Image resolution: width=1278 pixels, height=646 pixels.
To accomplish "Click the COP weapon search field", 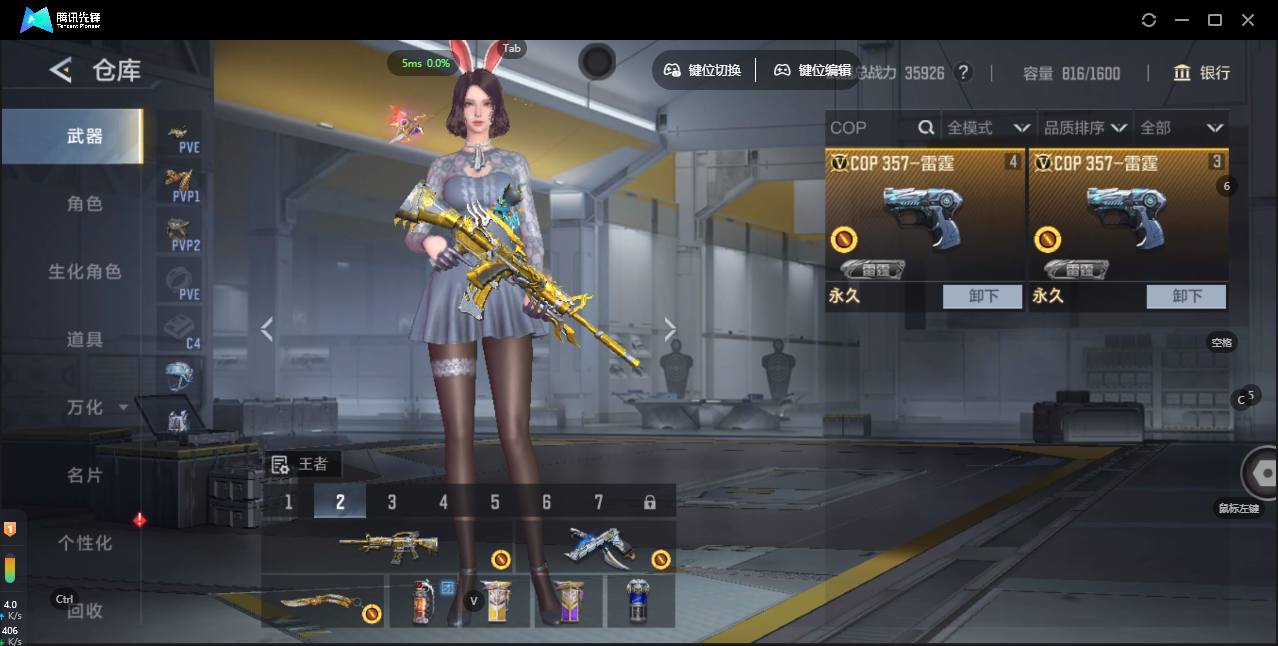I will pos(870,128).
